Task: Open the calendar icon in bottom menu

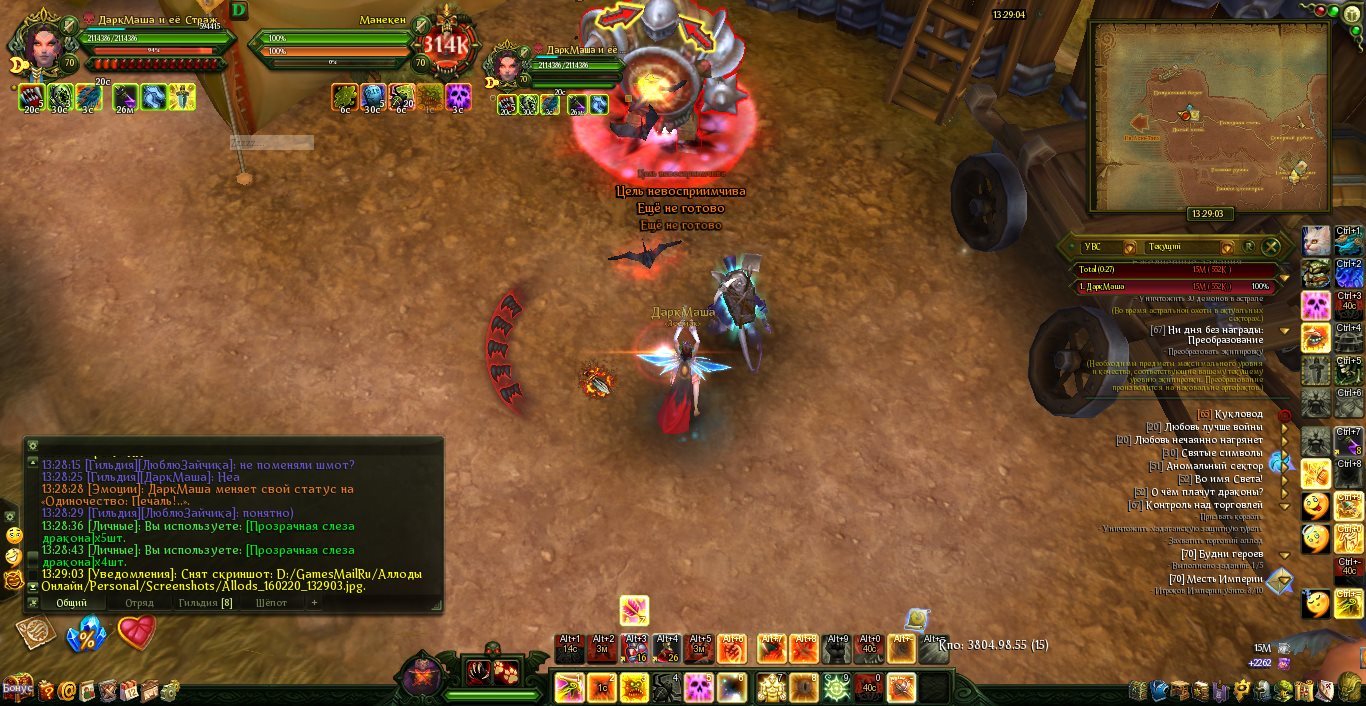Action: (x=131, y=690)
